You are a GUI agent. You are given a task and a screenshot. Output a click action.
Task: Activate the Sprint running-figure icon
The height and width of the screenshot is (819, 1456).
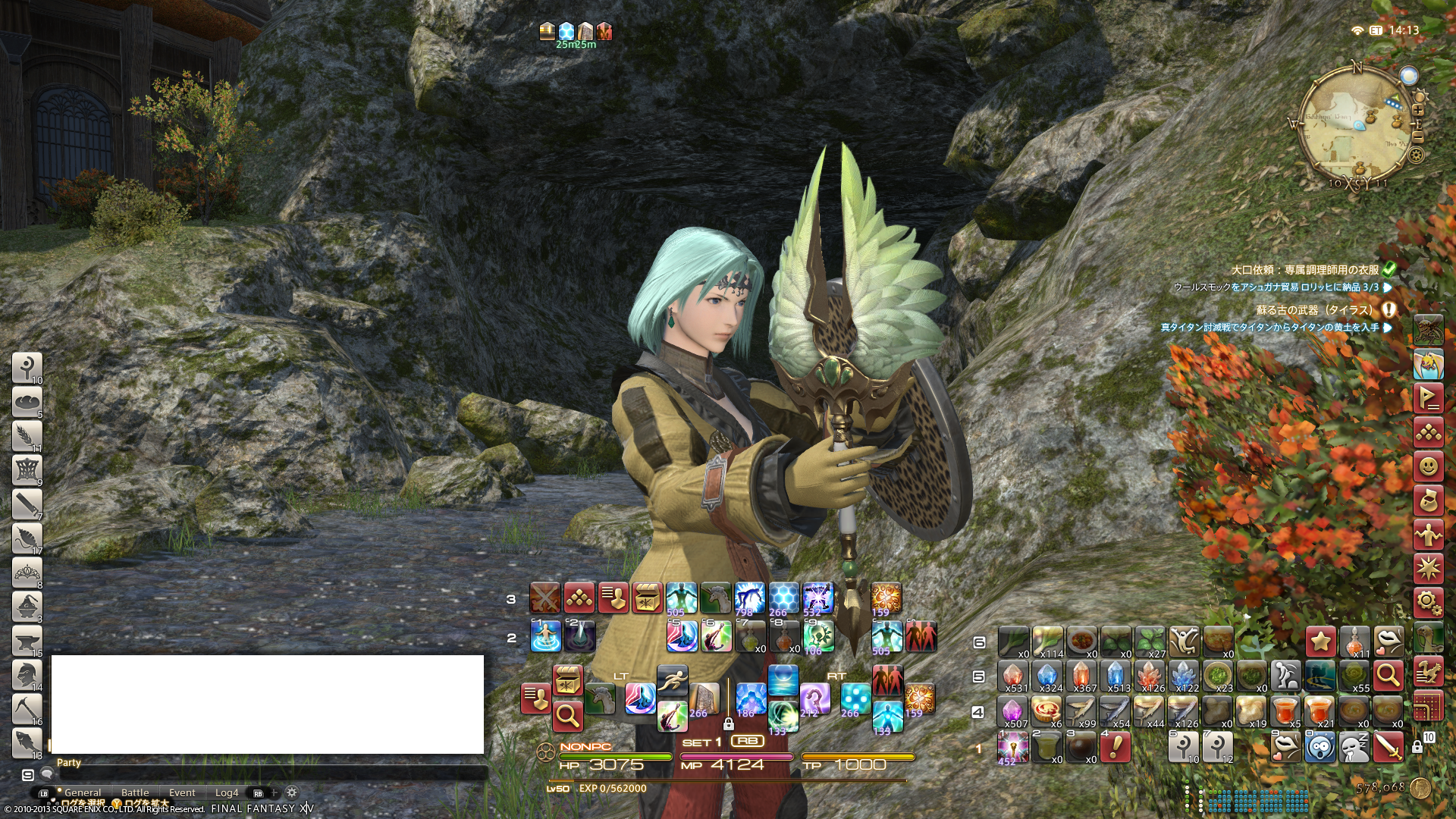(672, 681)
